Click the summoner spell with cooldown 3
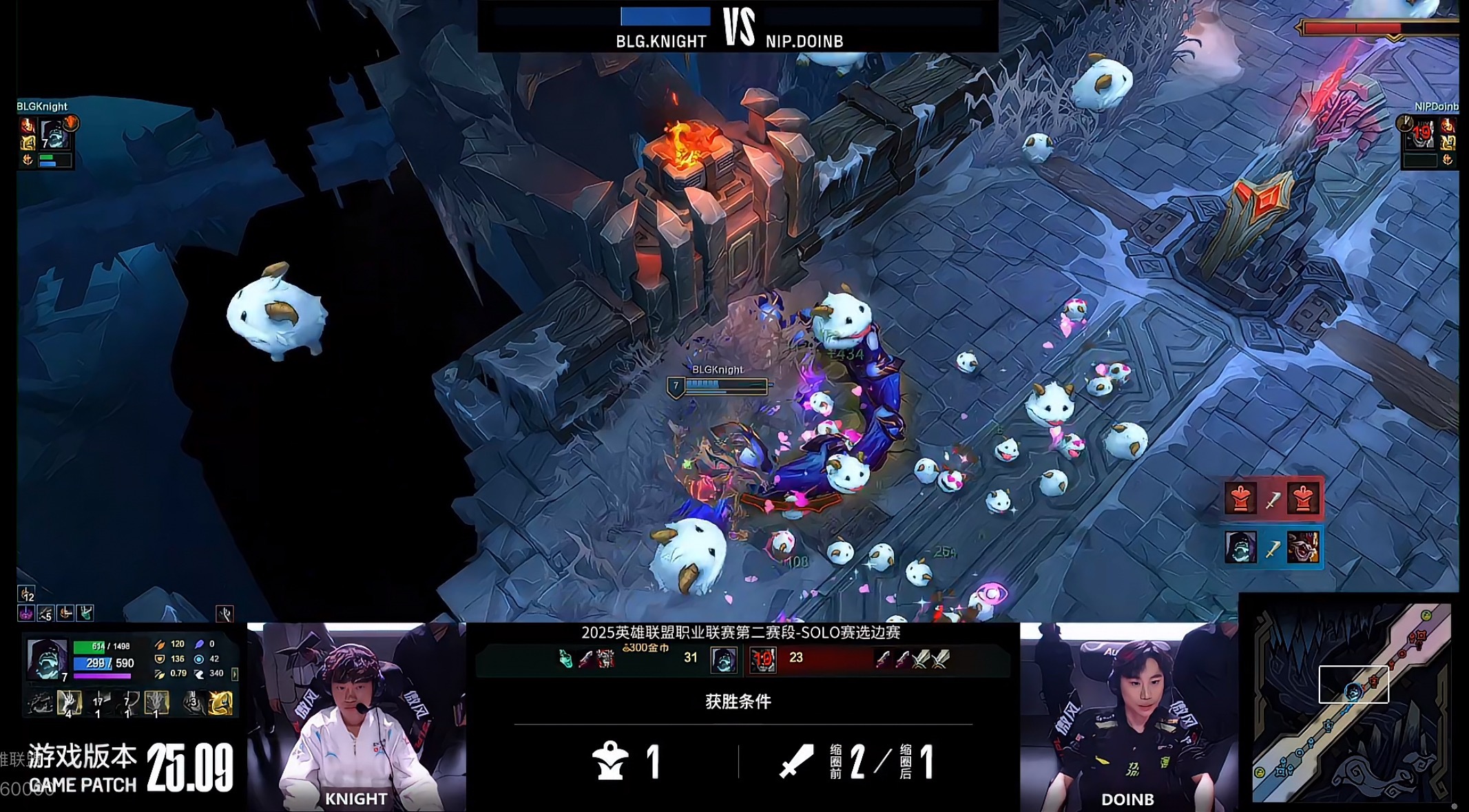 194,703
